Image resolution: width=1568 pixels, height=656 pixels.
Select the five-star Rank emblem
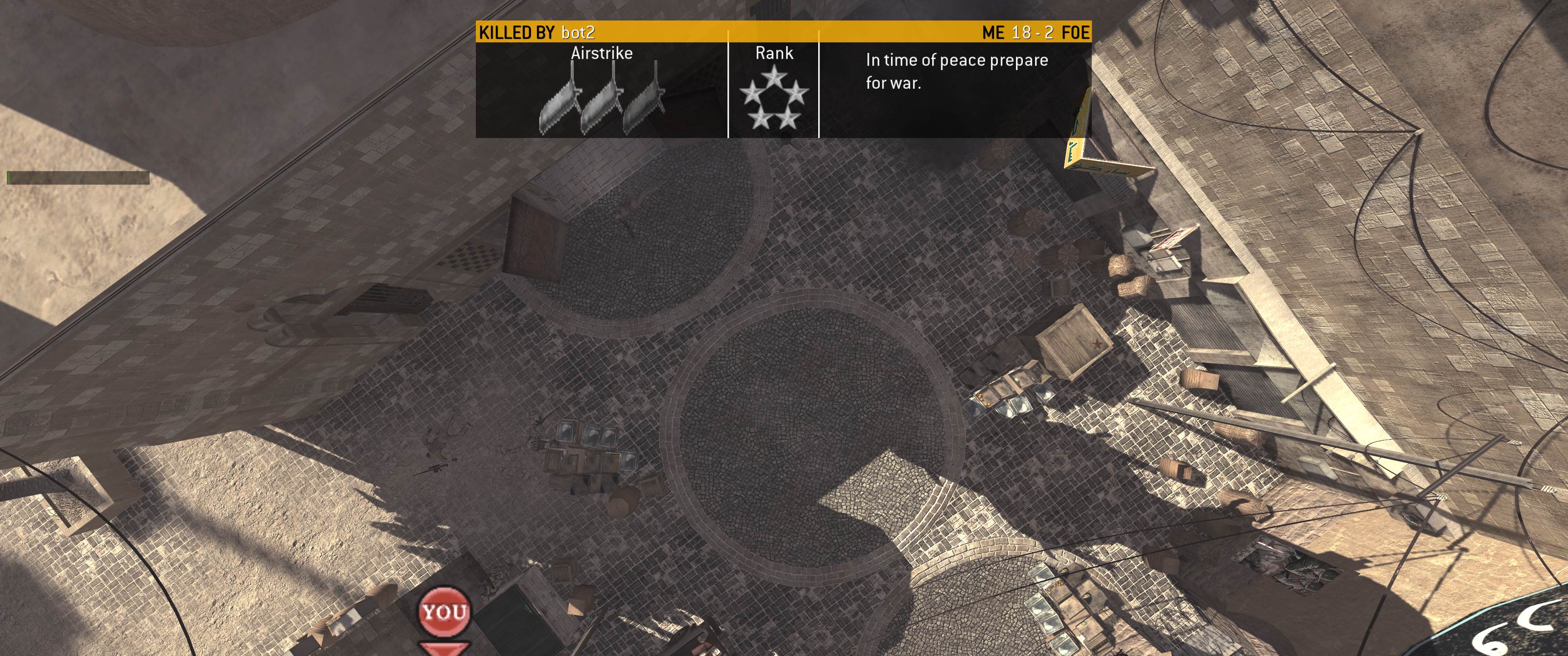[x=773, y=98]
